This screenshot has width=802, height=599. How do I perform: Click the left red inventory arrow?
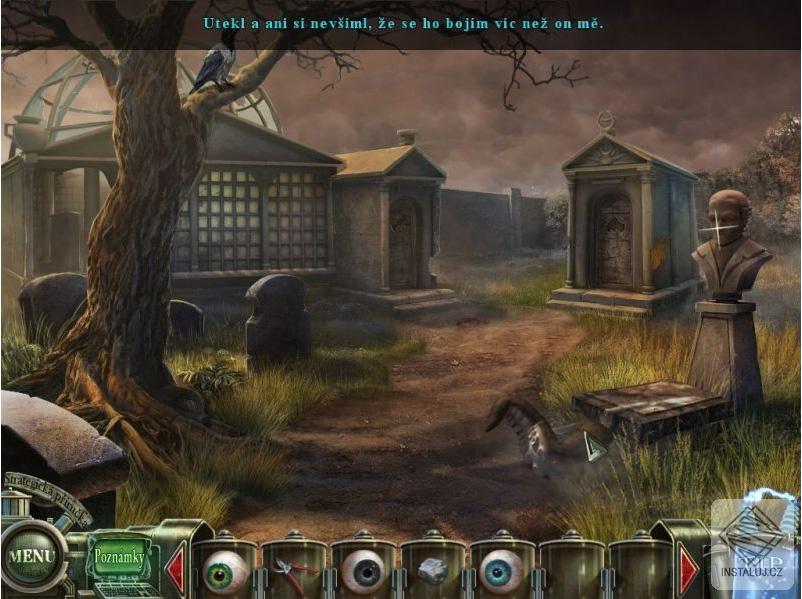[x=175, y=570]
